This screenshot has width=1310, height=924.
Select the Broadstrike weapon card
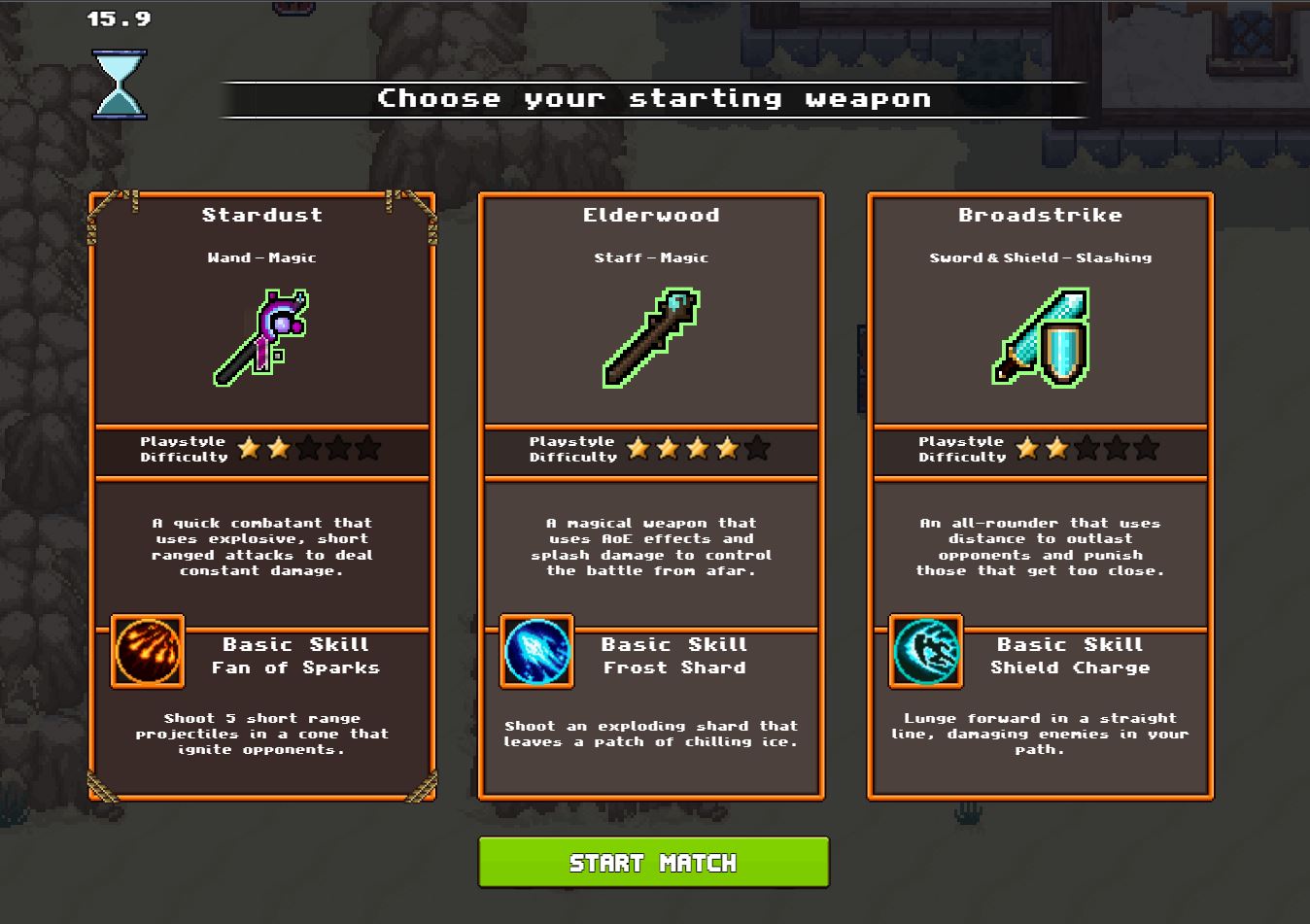pos(1040,496)
